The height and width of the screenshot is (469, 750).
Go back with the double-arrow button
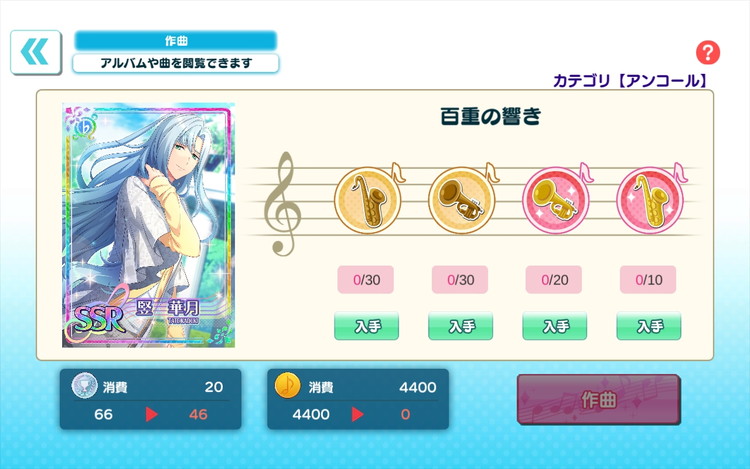[x=35, y=52]
